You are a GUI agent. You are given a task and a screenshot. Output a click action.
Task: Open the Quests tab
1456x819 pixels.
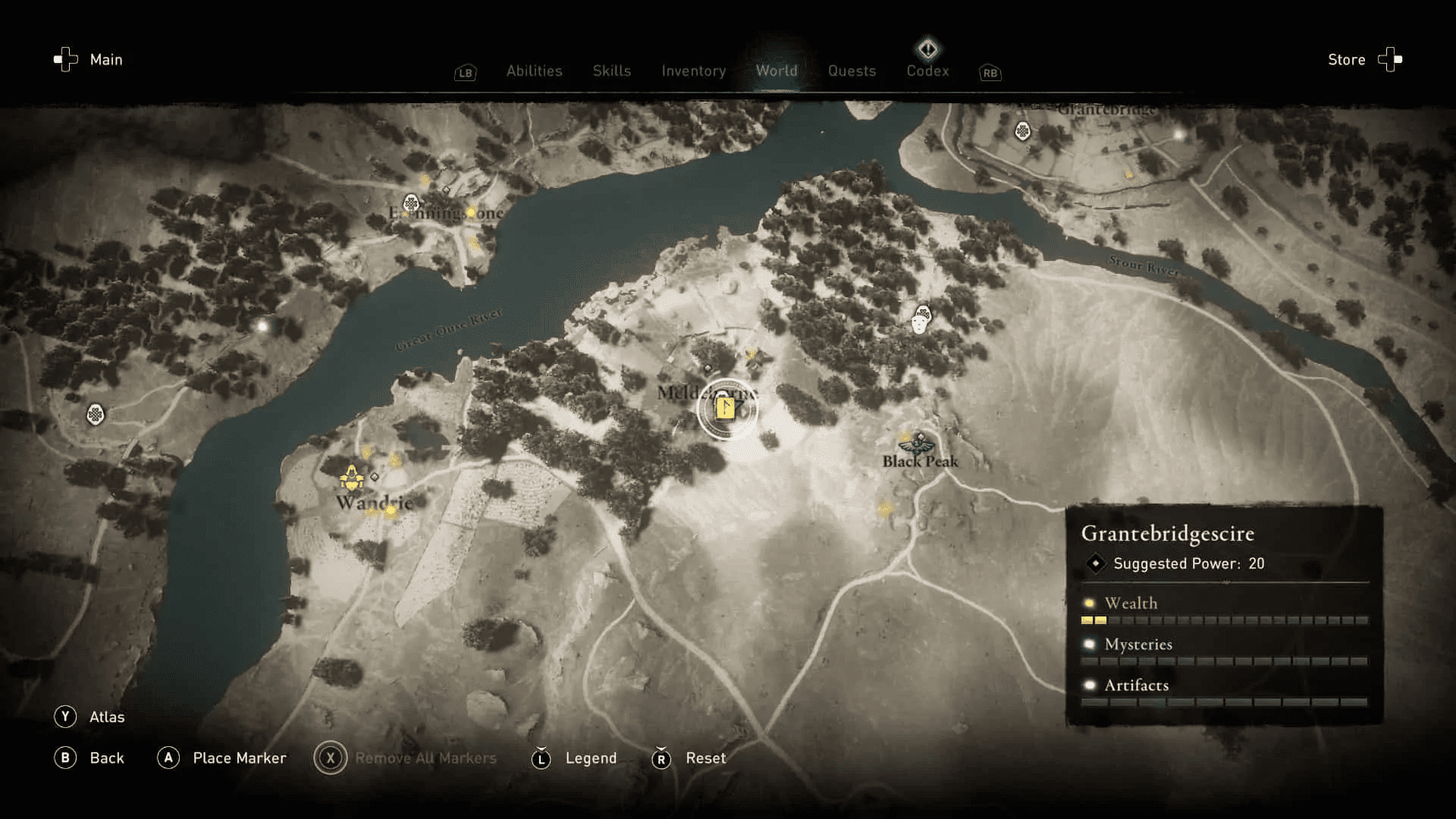pos(852,71)
